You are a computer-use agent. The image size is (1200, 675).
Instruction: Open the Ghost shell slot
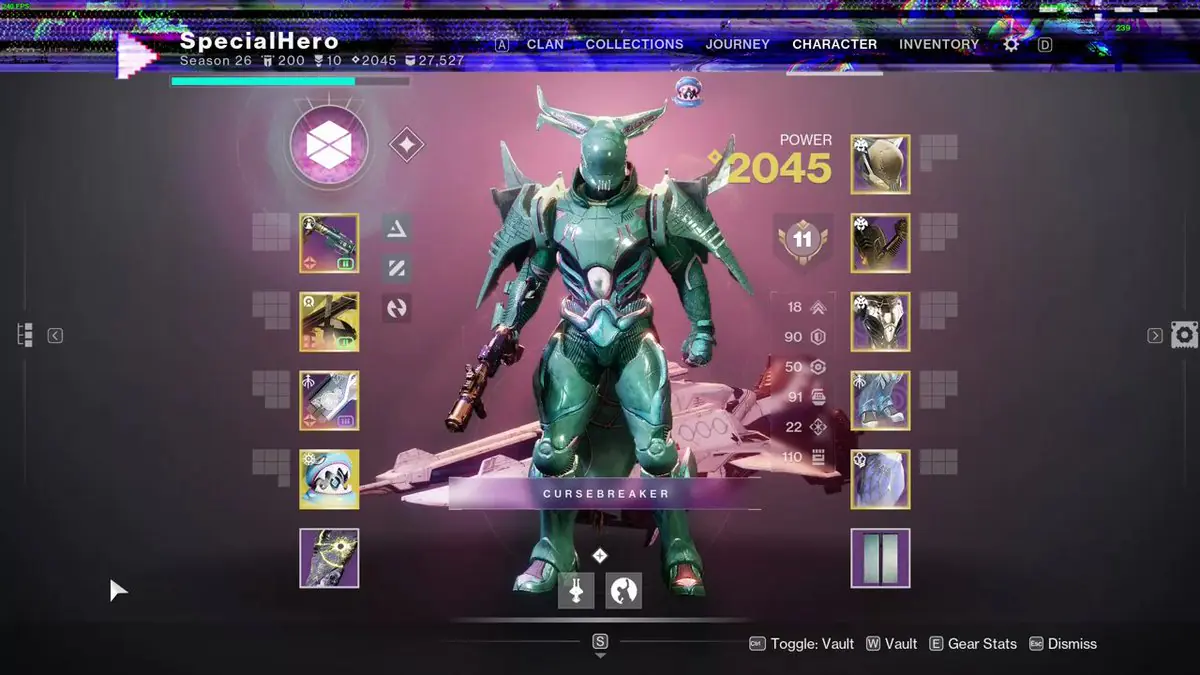coord(329,479)
